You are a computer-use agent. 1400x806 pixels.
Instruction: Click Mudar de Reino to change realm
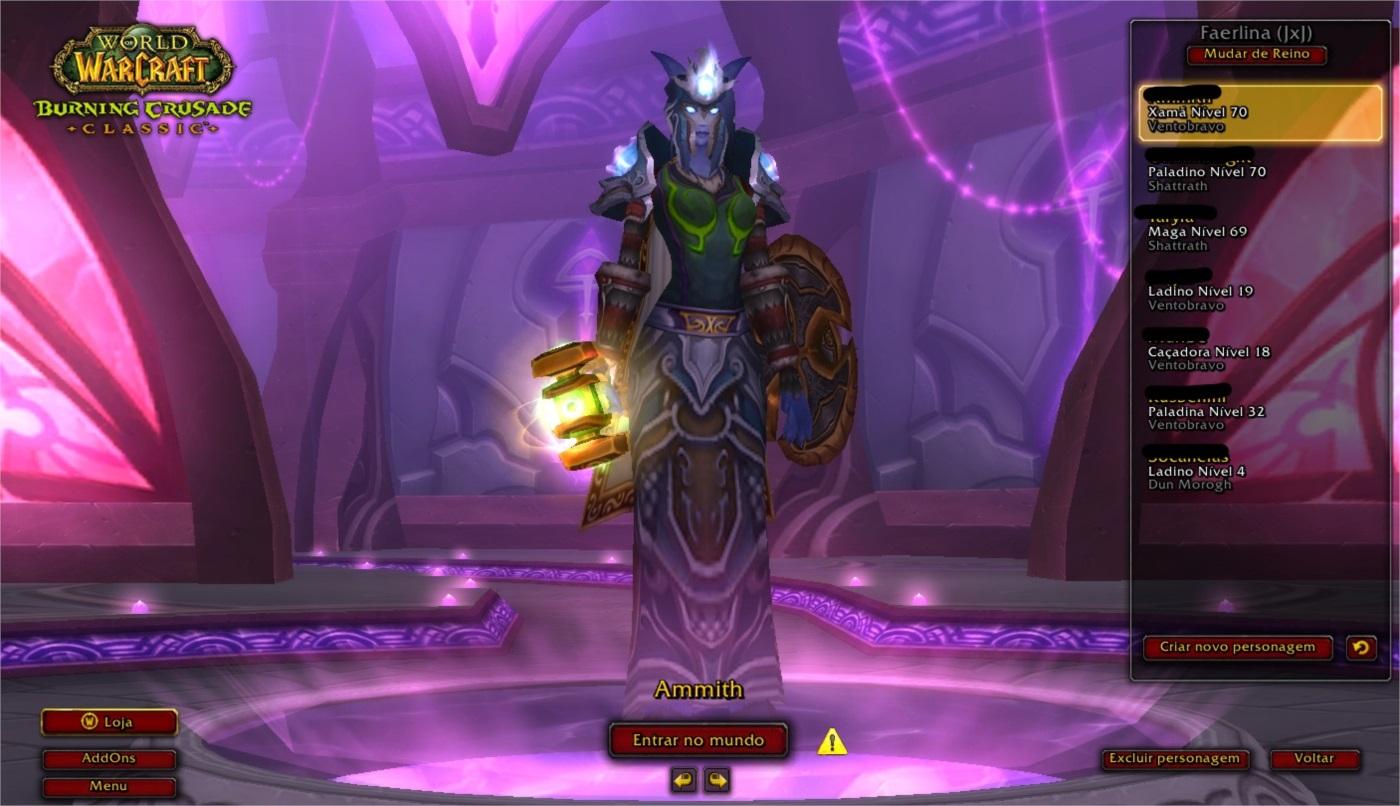pos(1256,55)
